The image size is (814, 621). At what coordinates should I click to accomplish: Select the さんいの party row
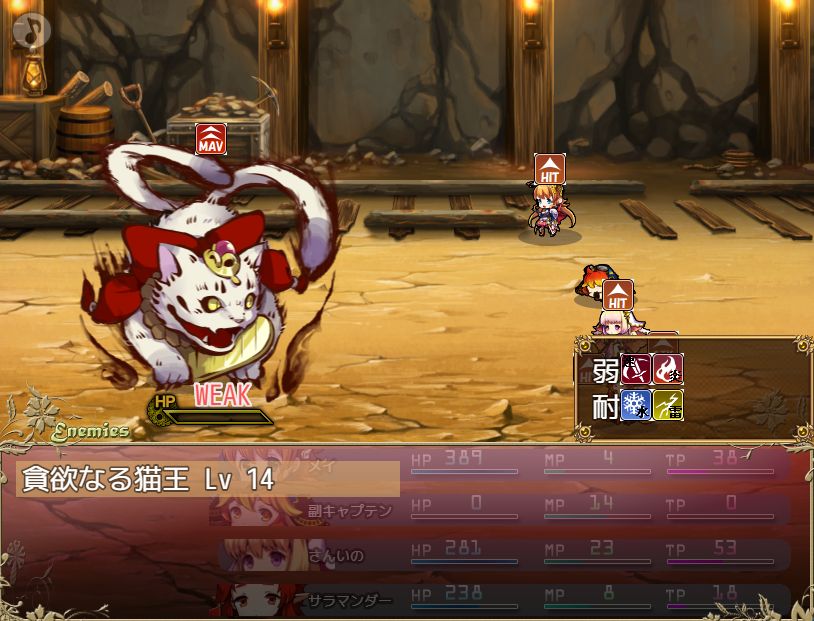(x=500, y=553)
